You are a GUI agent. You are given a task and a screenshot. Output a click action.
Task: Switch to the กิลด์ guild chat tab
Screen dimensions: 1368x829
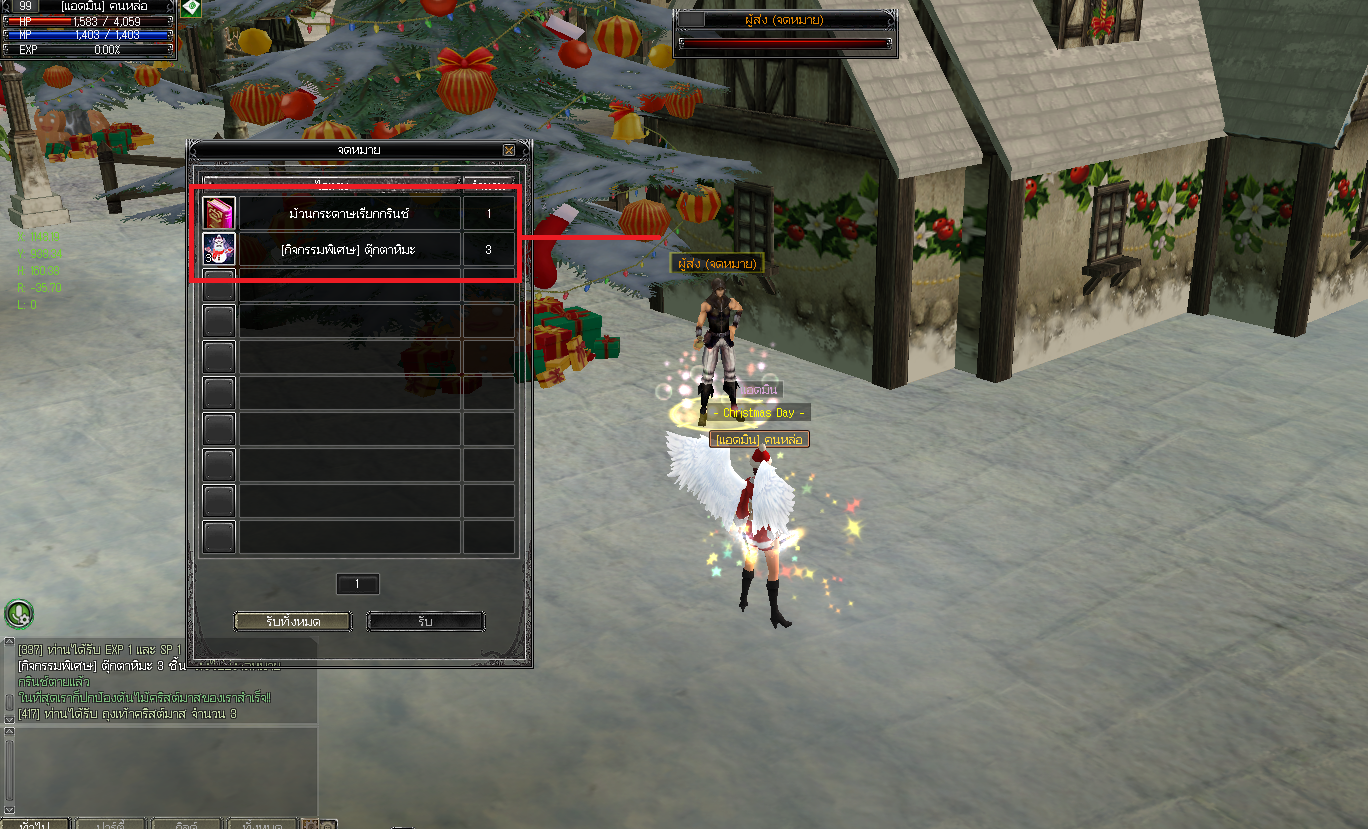(x=186, y=825)
